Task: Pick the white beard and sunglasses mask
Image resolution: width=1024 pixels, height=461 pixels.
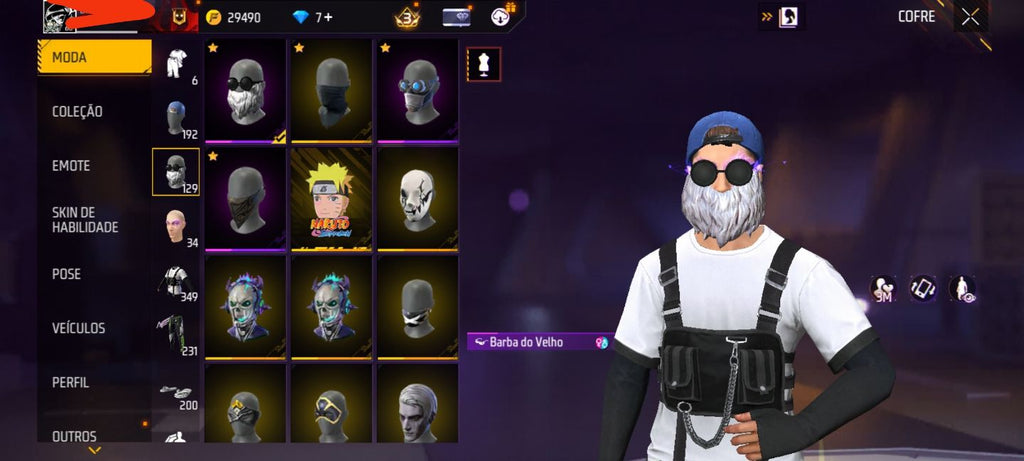Action: [x=245, y=91]
